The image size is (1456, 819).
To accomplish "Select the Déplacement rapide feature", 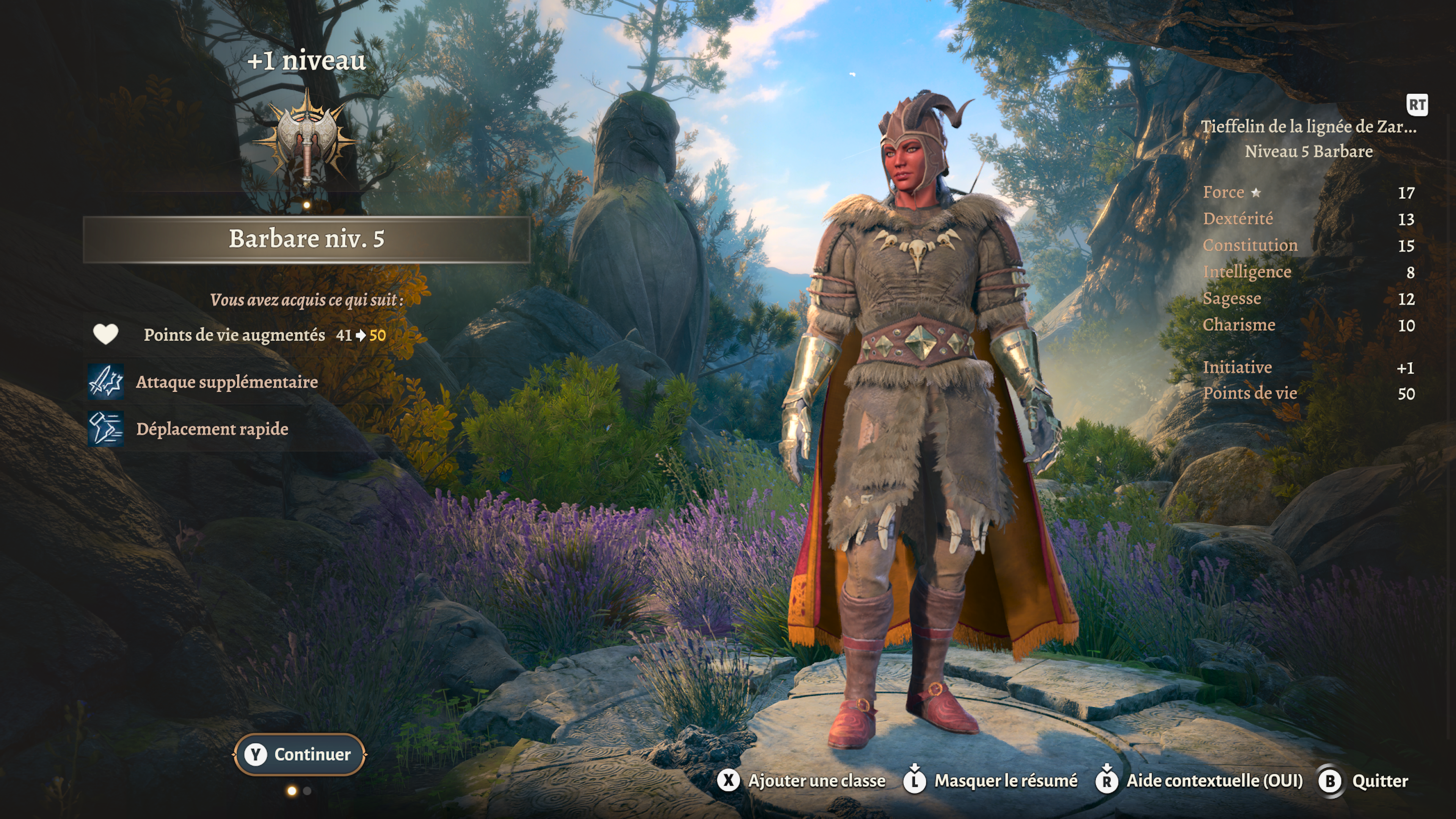I will [x=212, y=429].
